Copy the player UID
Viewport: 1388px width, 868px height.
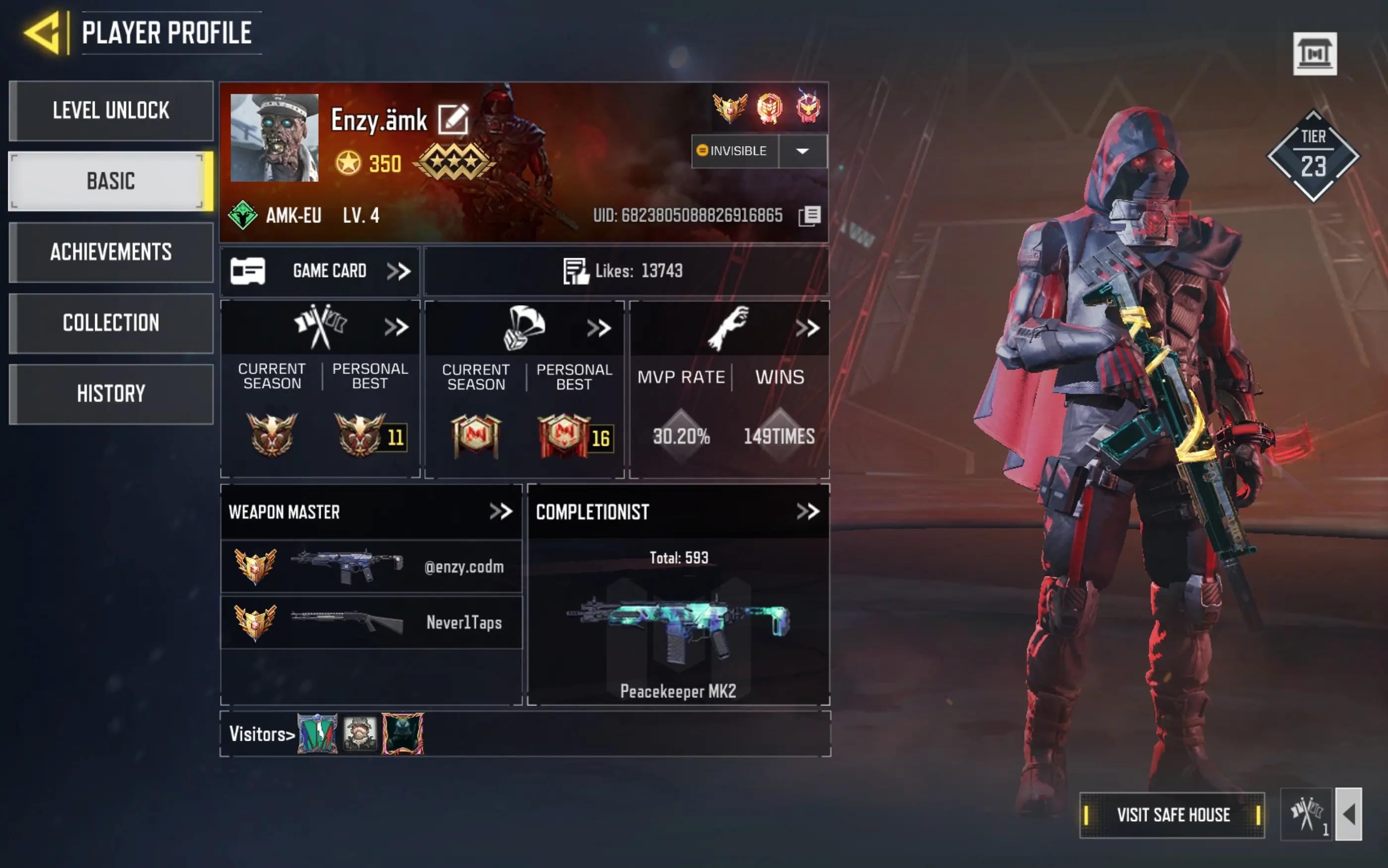[809, 216]
